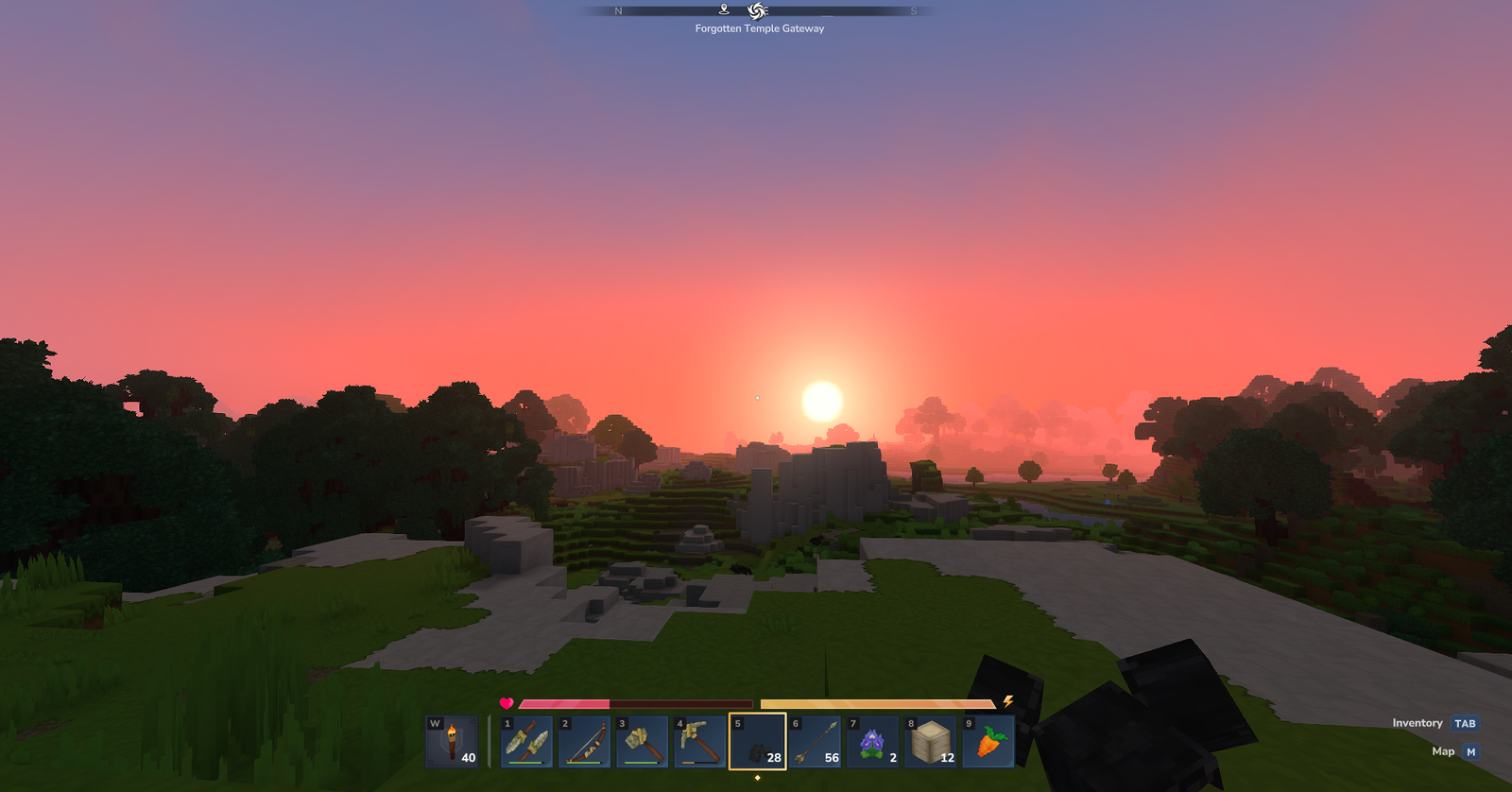Select the torch utility slot
1512x792 pixels.
[x=453, y=742]
